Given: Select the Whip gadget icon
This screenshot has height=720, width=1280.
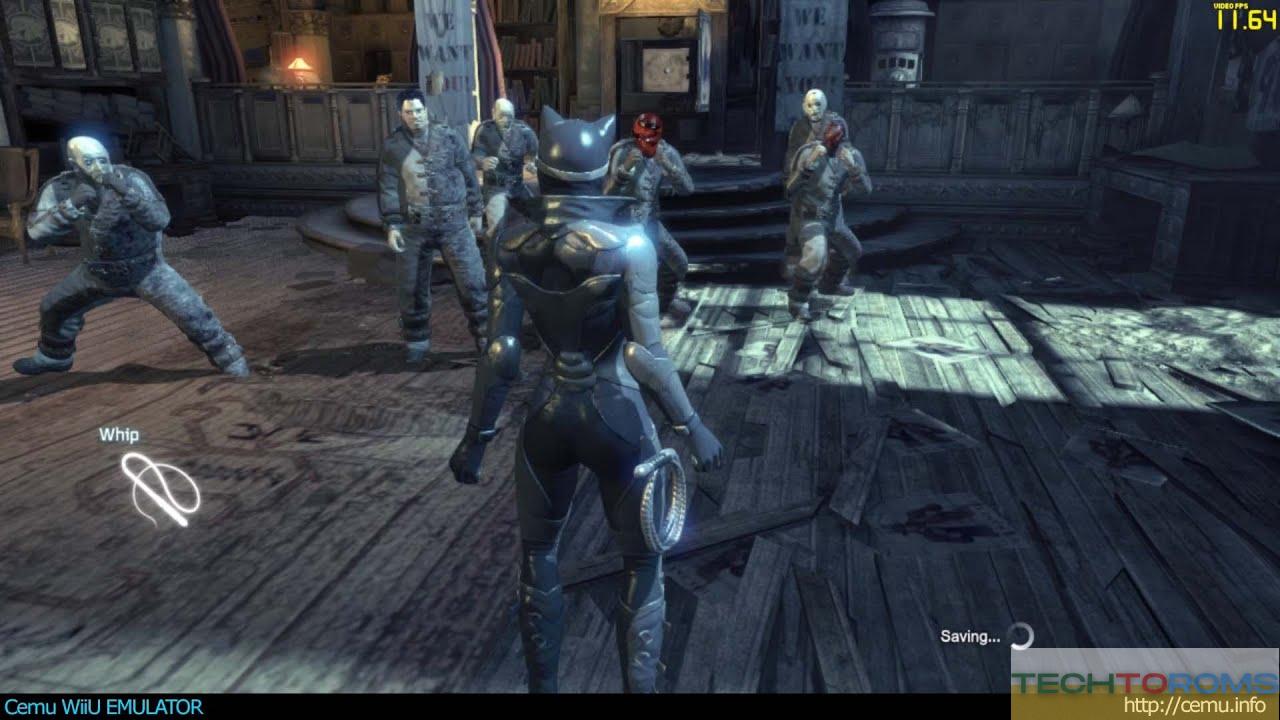Looking at the screenshot, I should point(160,489).
